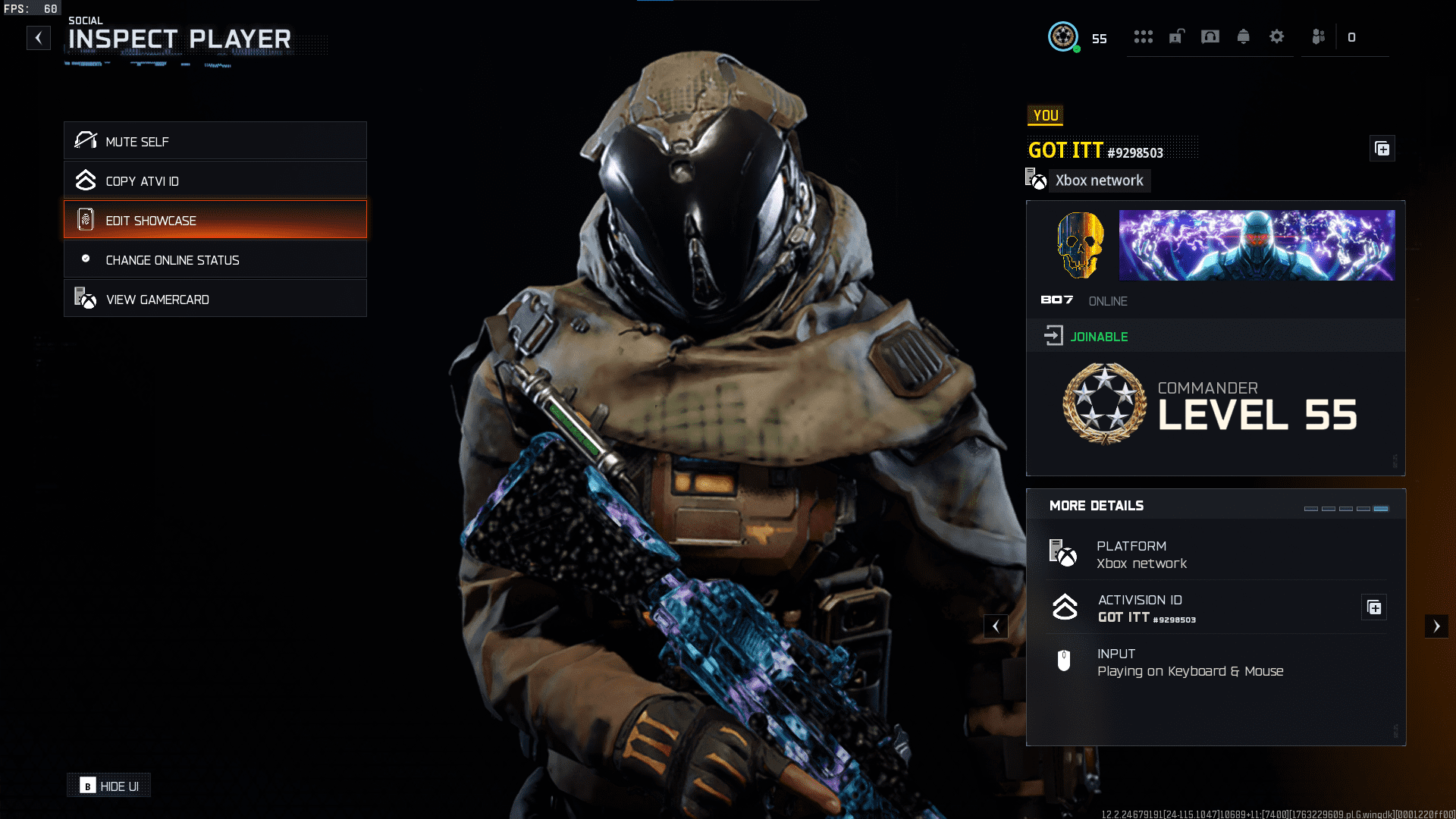Viewport: 1456px width, 819px height.
Task: Click the account lock icon
Action: (1176, 36)
